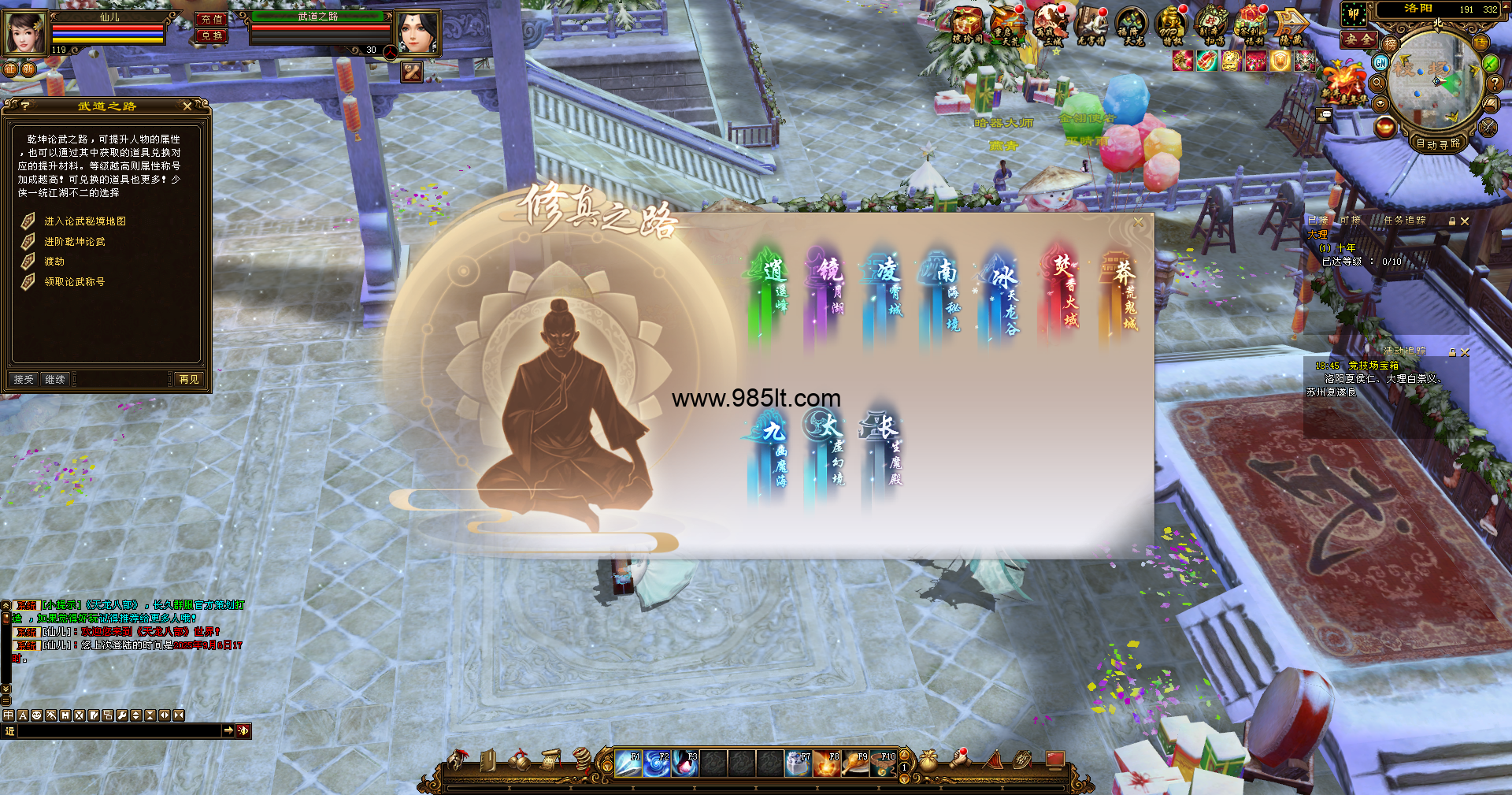Close the 修真之路 panel
This screenshot has width=1512, height=795.
(x=1138, y=223)
